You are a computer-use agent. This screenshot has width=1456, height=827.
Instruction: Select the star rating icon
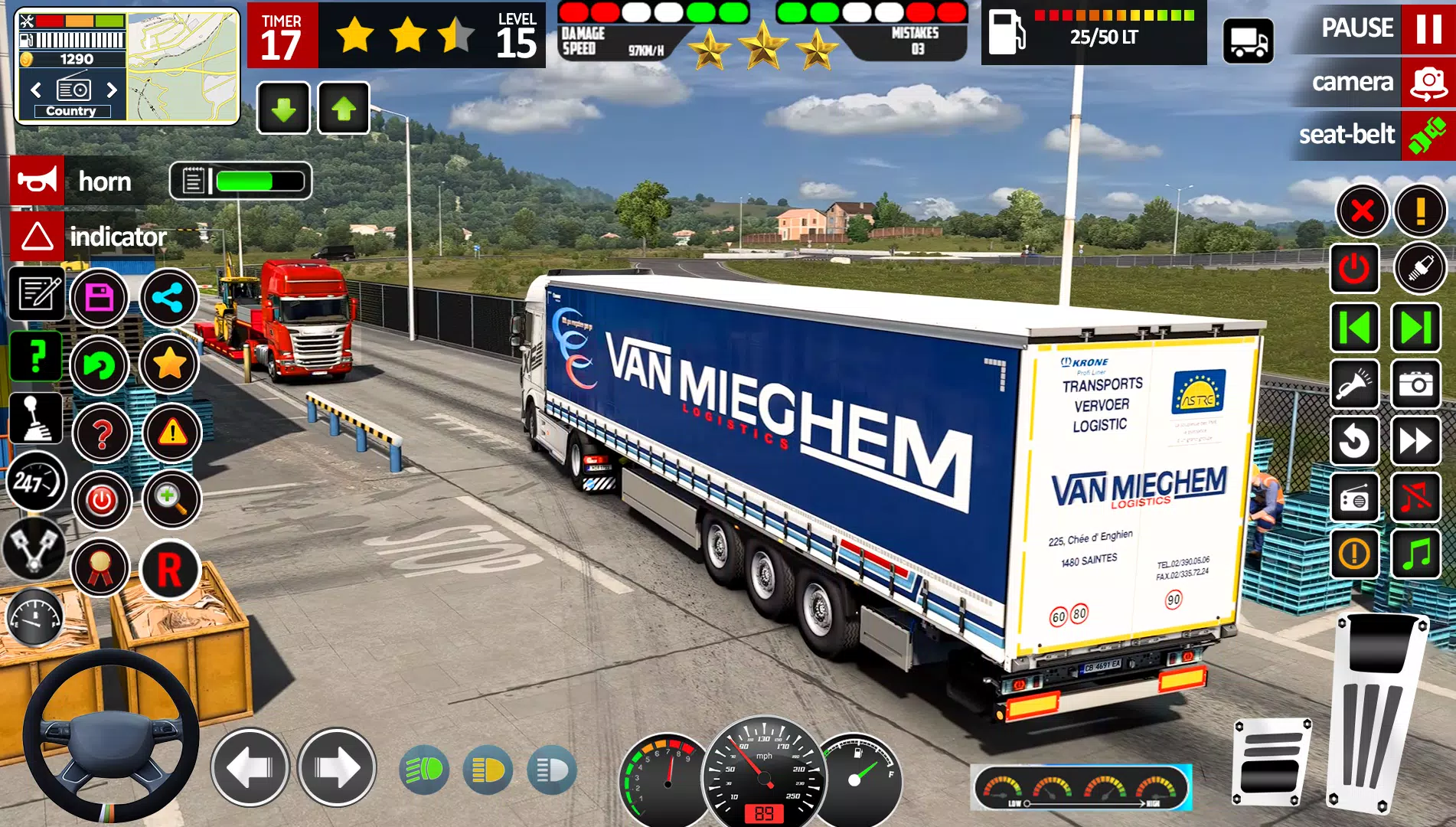pos(170,366)
